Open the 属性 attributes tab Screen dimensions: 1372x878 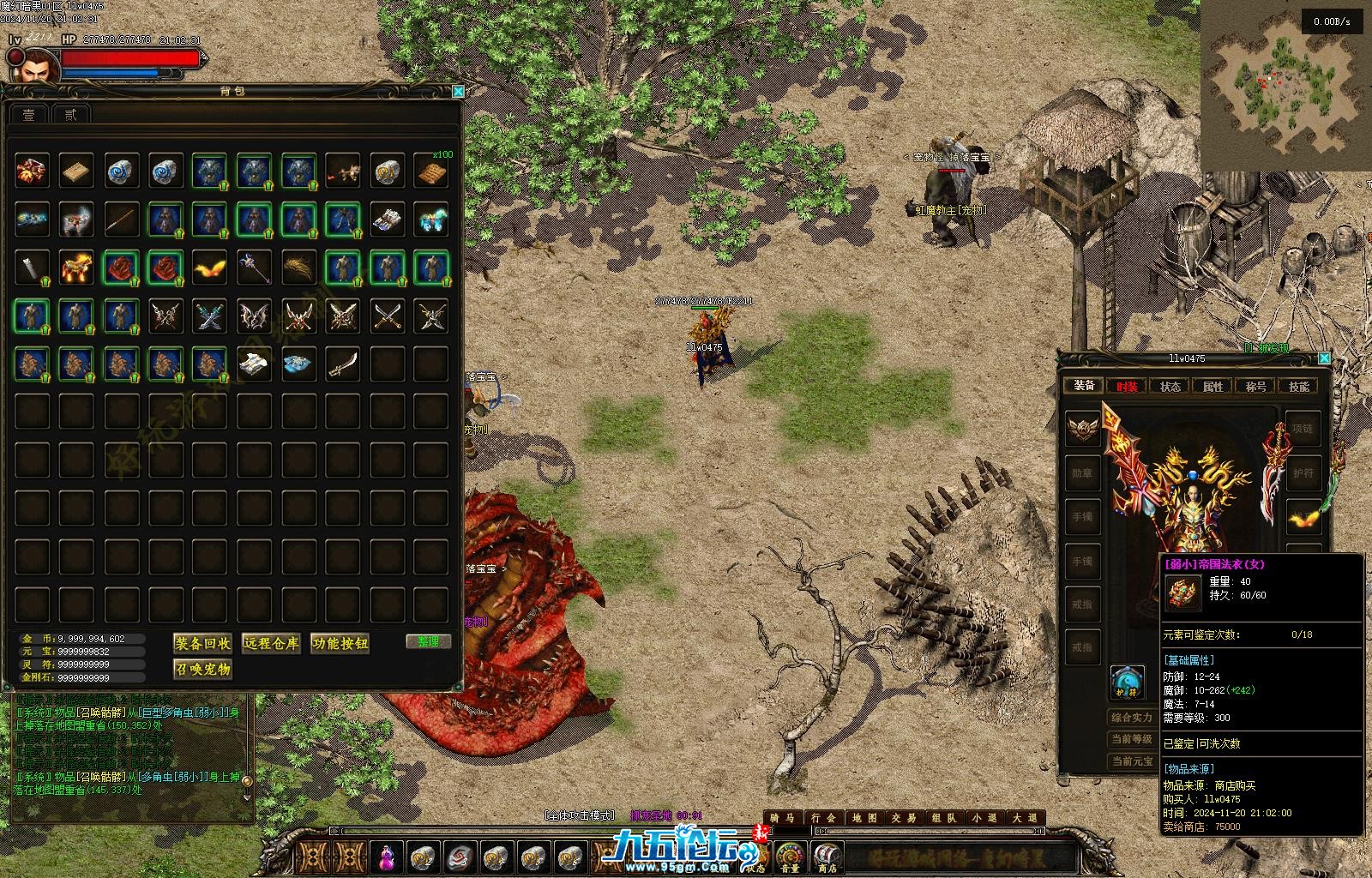(x=1213, y=386)
